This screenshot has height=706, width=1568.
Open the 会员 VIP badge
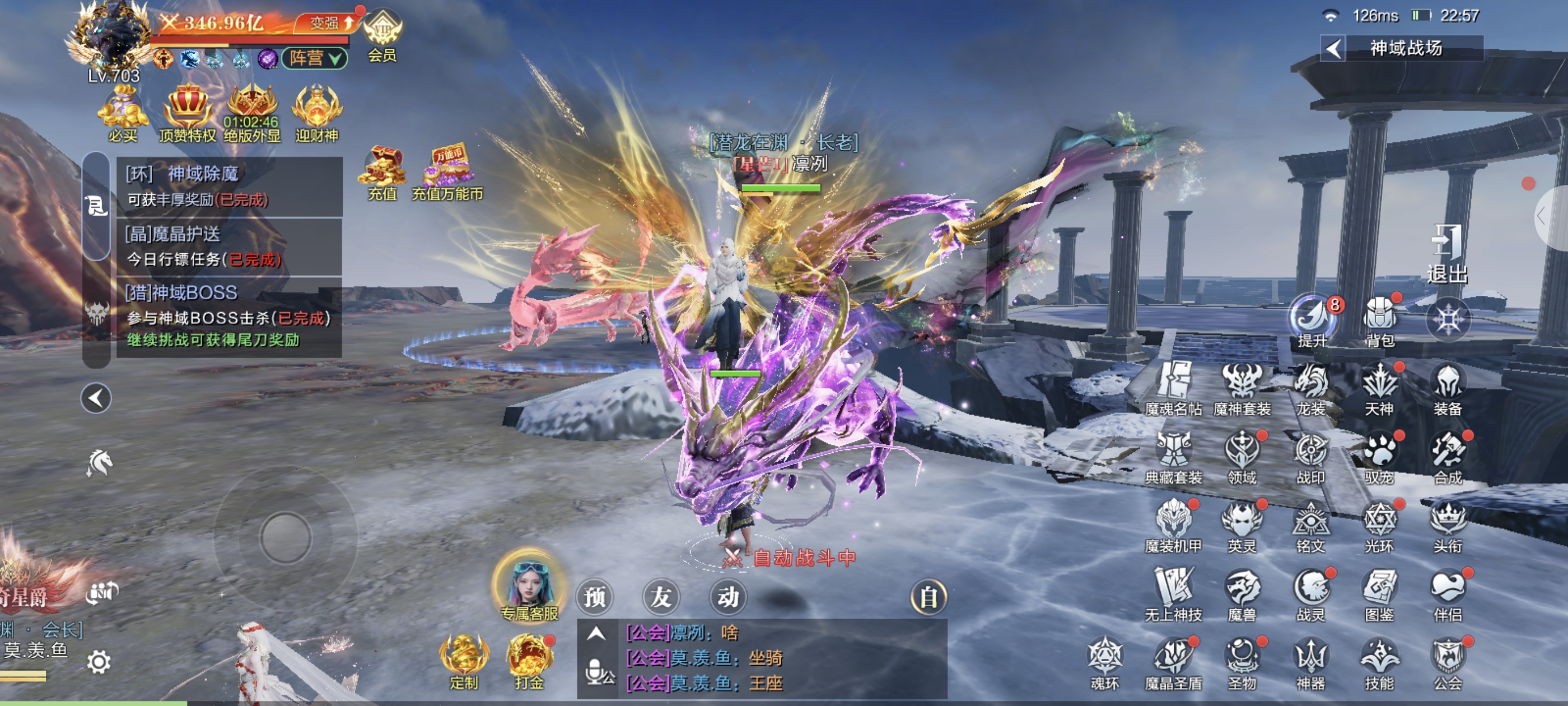[x=382, y=35]
